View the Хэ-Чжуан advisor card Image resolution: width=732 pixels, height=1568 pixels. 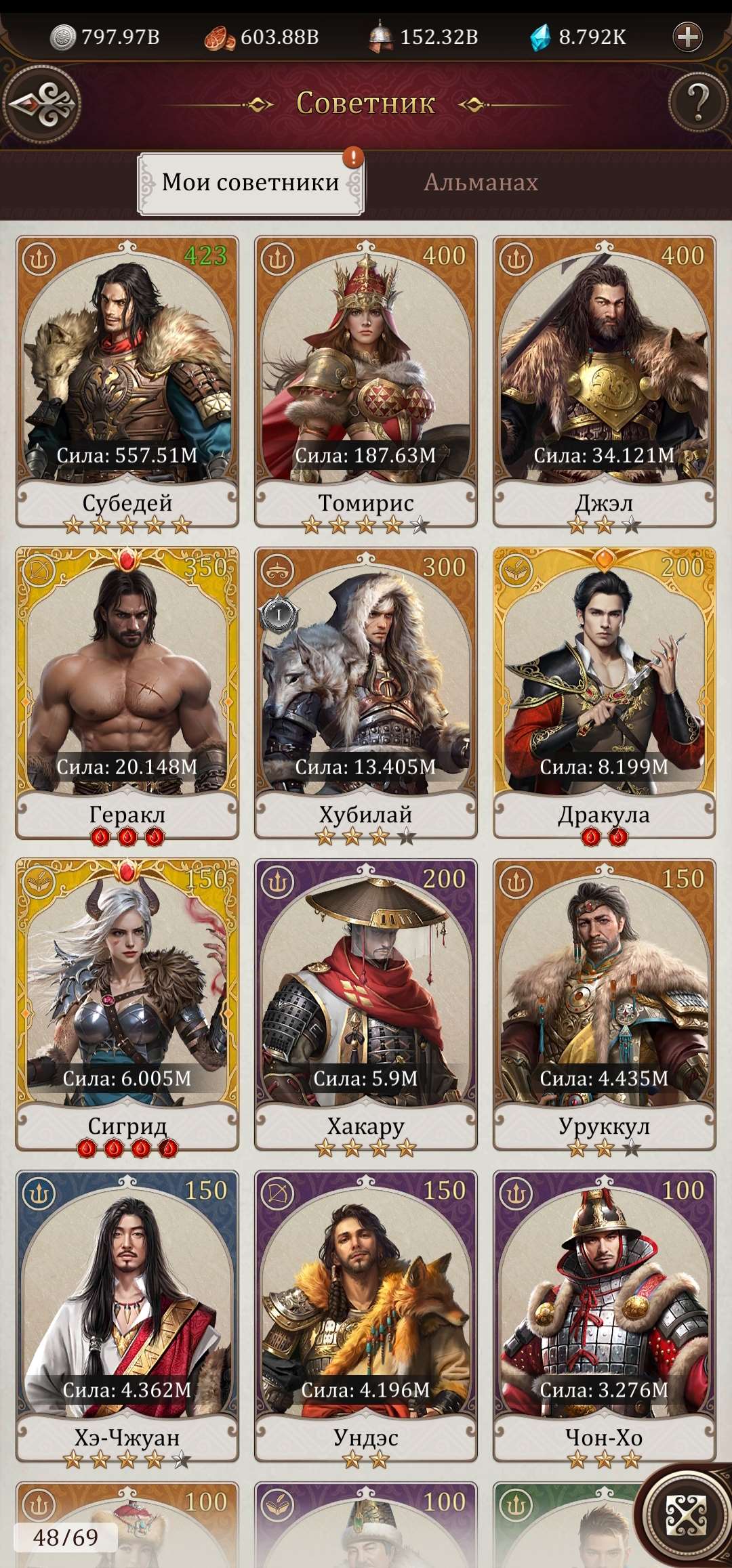click(x=127, y=1314)
